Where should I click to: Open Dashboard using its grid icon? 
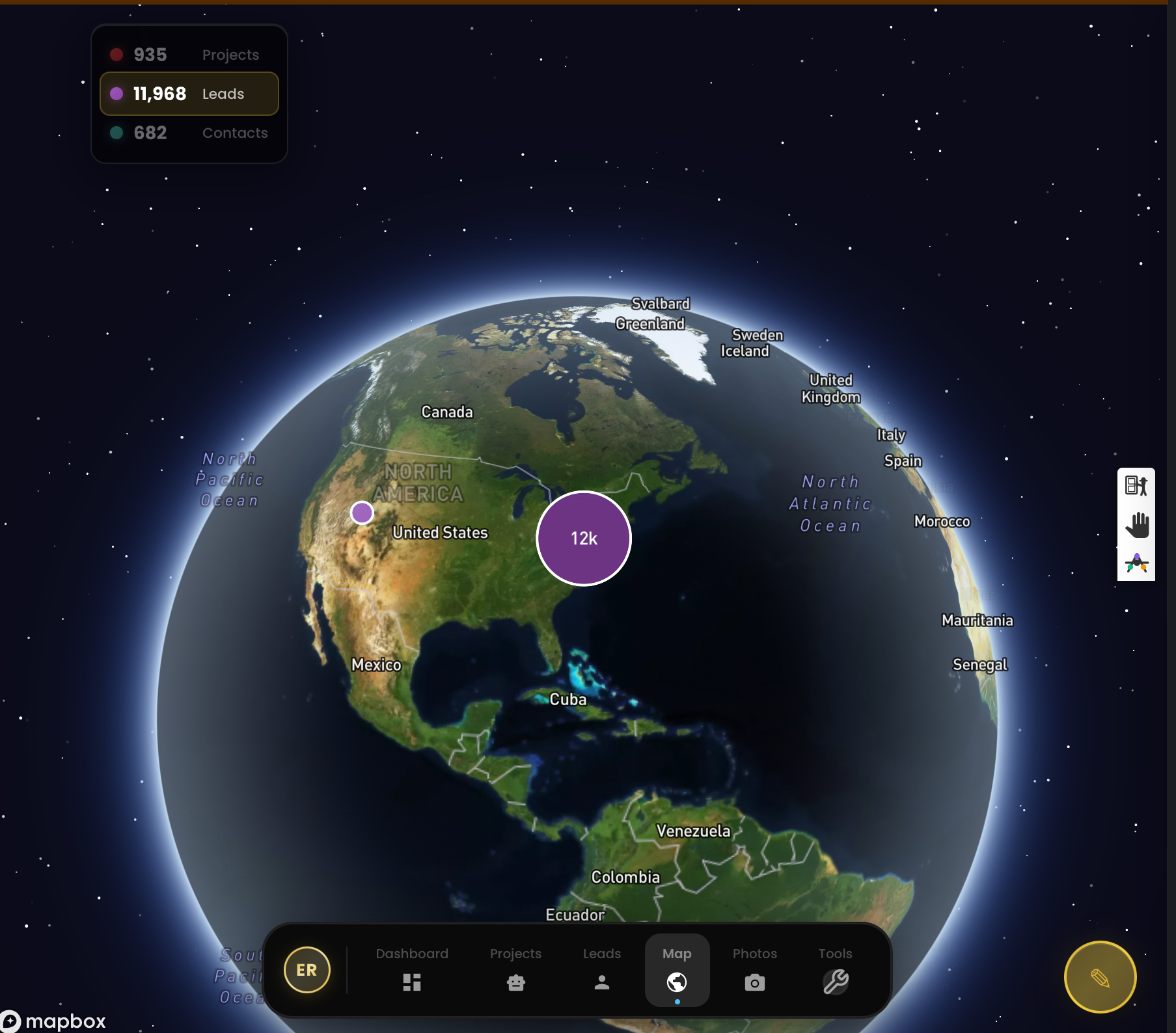[413, 982]
